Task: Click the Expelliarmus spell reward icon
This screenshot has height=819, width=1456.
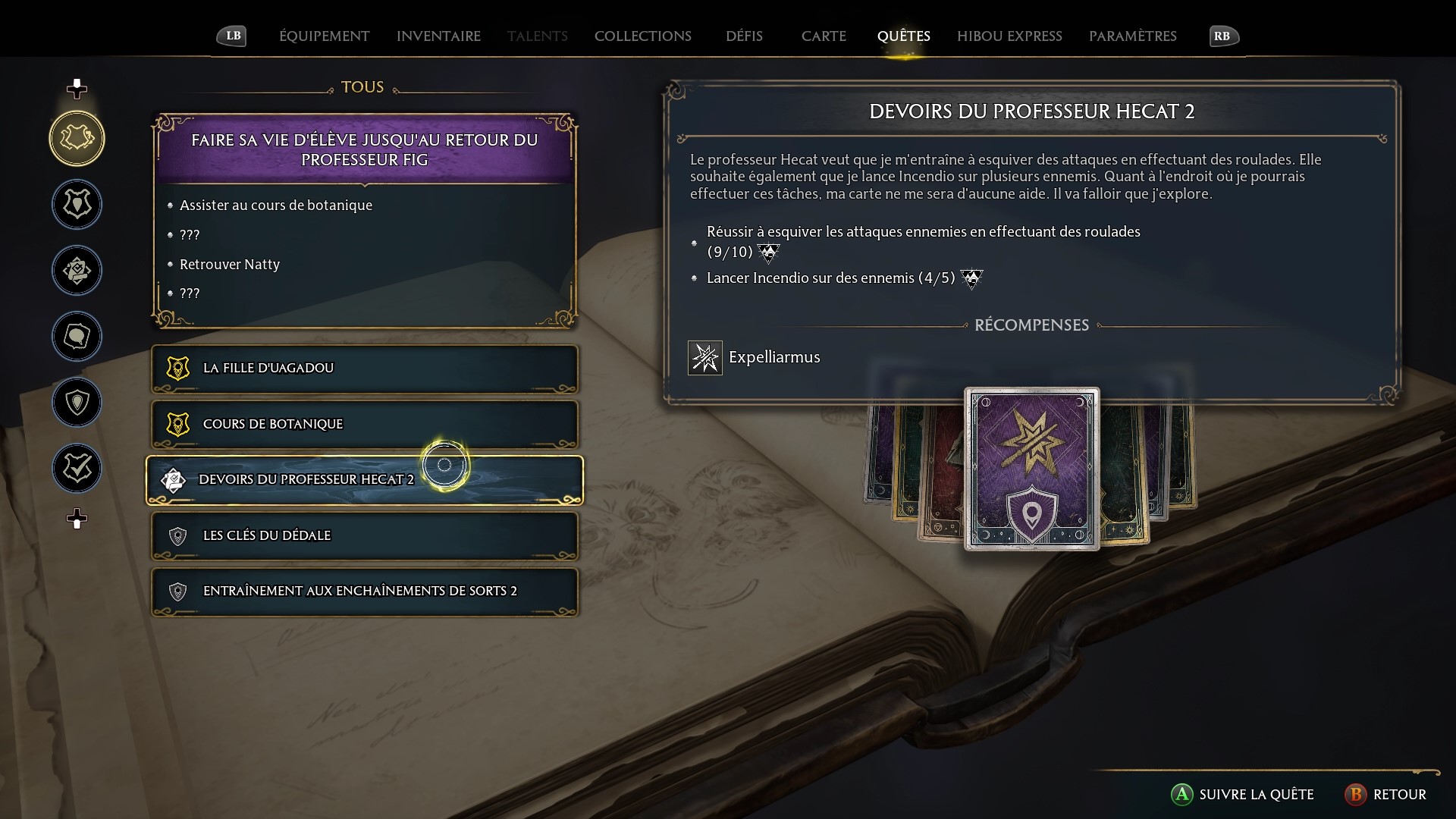Action: 704,357
